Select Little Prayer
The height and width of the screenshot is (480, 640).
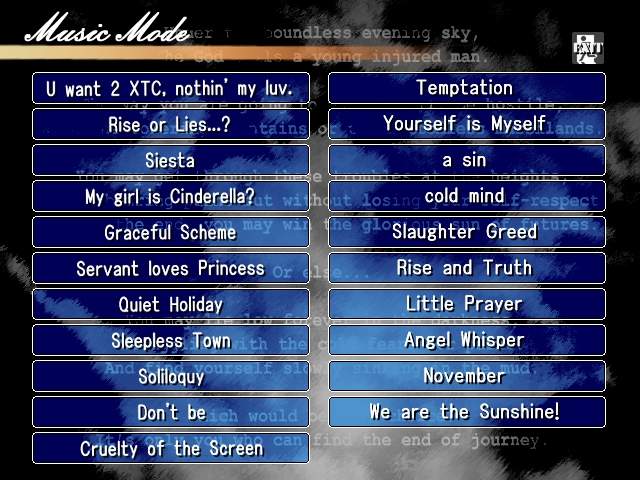coord(466,304)
